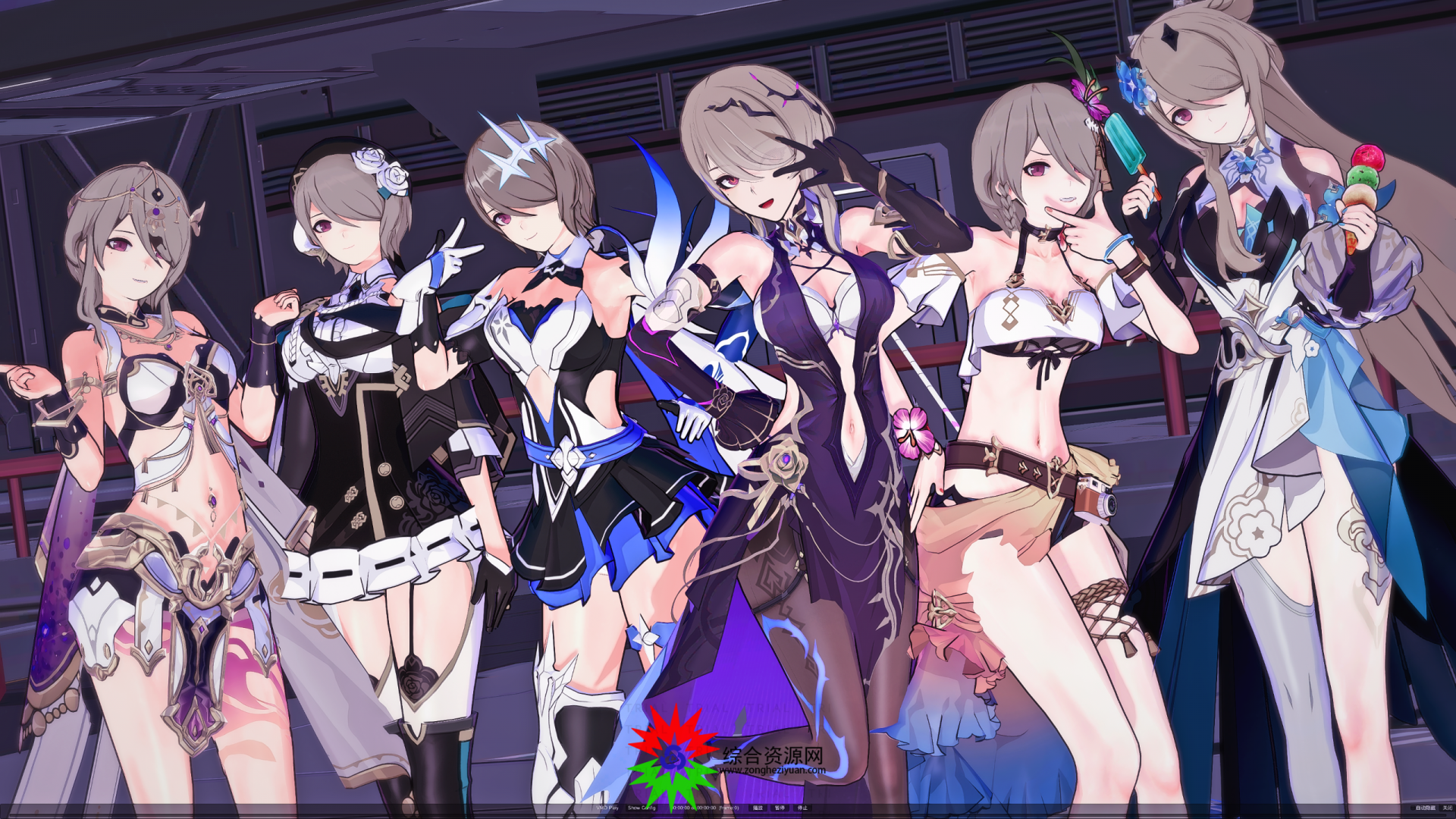1456x819 pixels.
Task: Select the VMD Play label in the bottom bar
Action: click(x=607, y=808)
